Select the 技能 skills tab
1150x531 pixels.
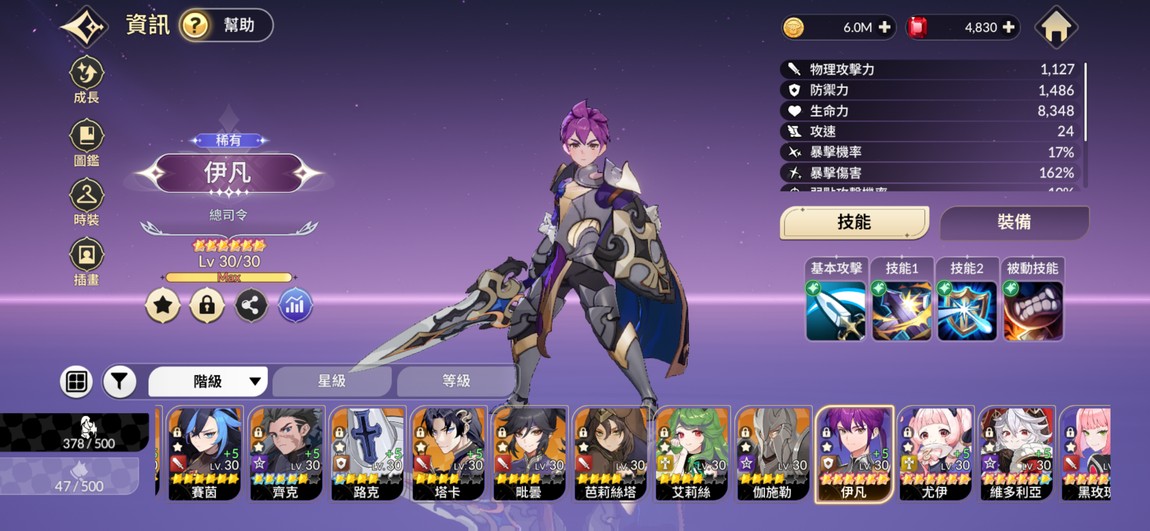click(854, 222)
